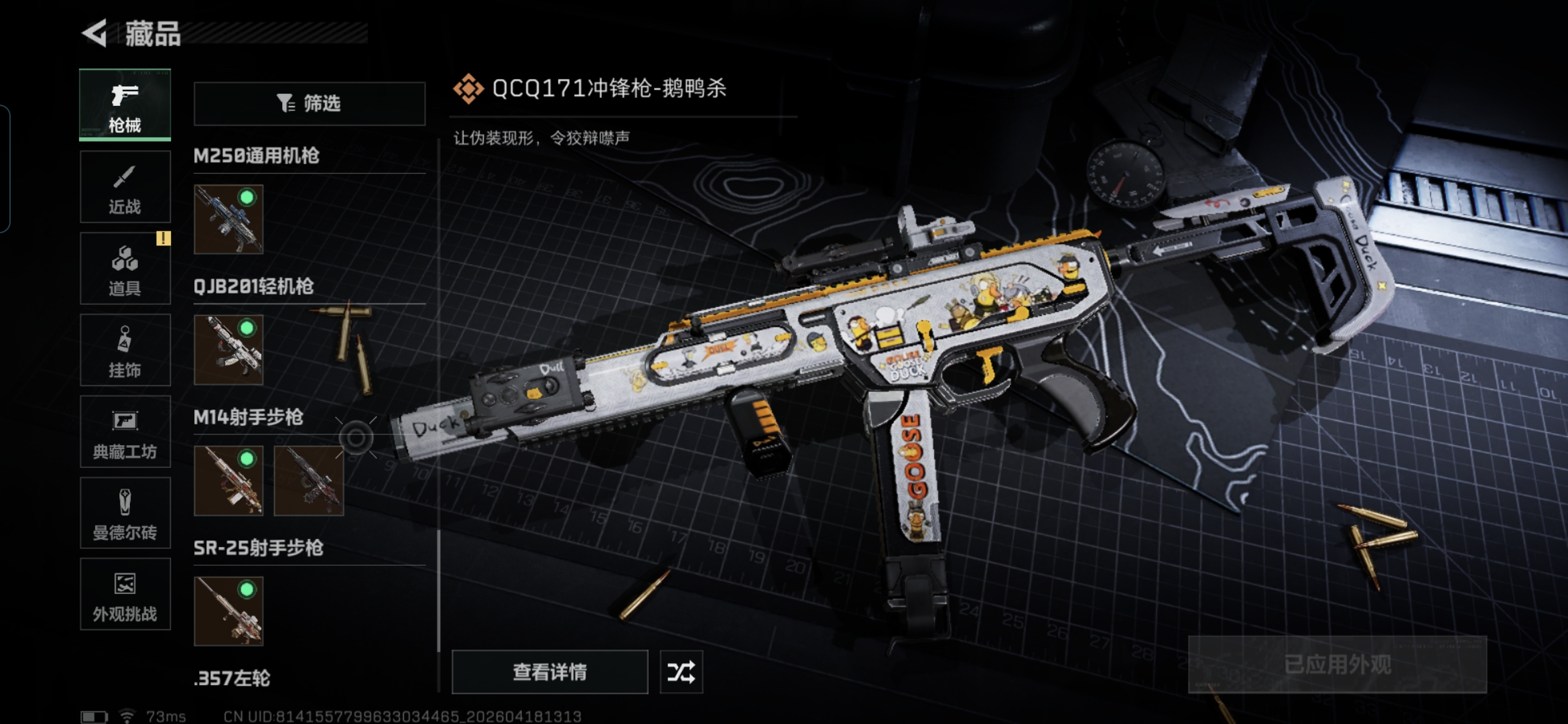The image size is (1568, 724).
Task: Open the 典藏工坊 workshop tab
Action: [x=125, y=432]
